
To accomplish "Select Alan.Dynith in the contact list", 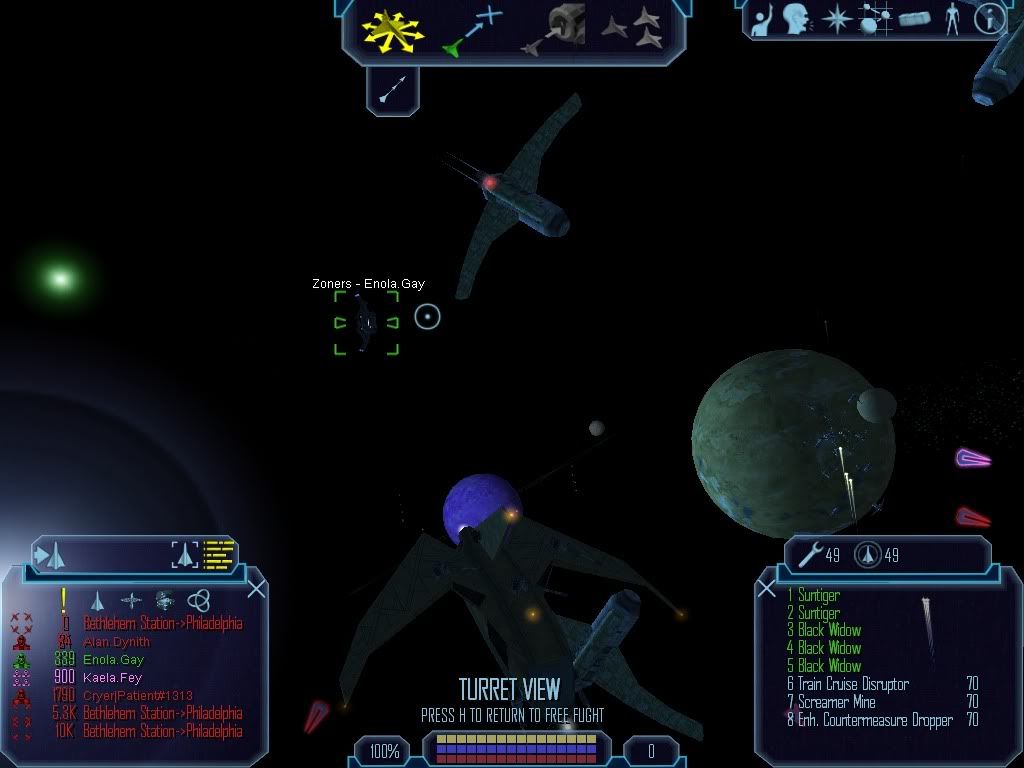I will coord(116,642).
